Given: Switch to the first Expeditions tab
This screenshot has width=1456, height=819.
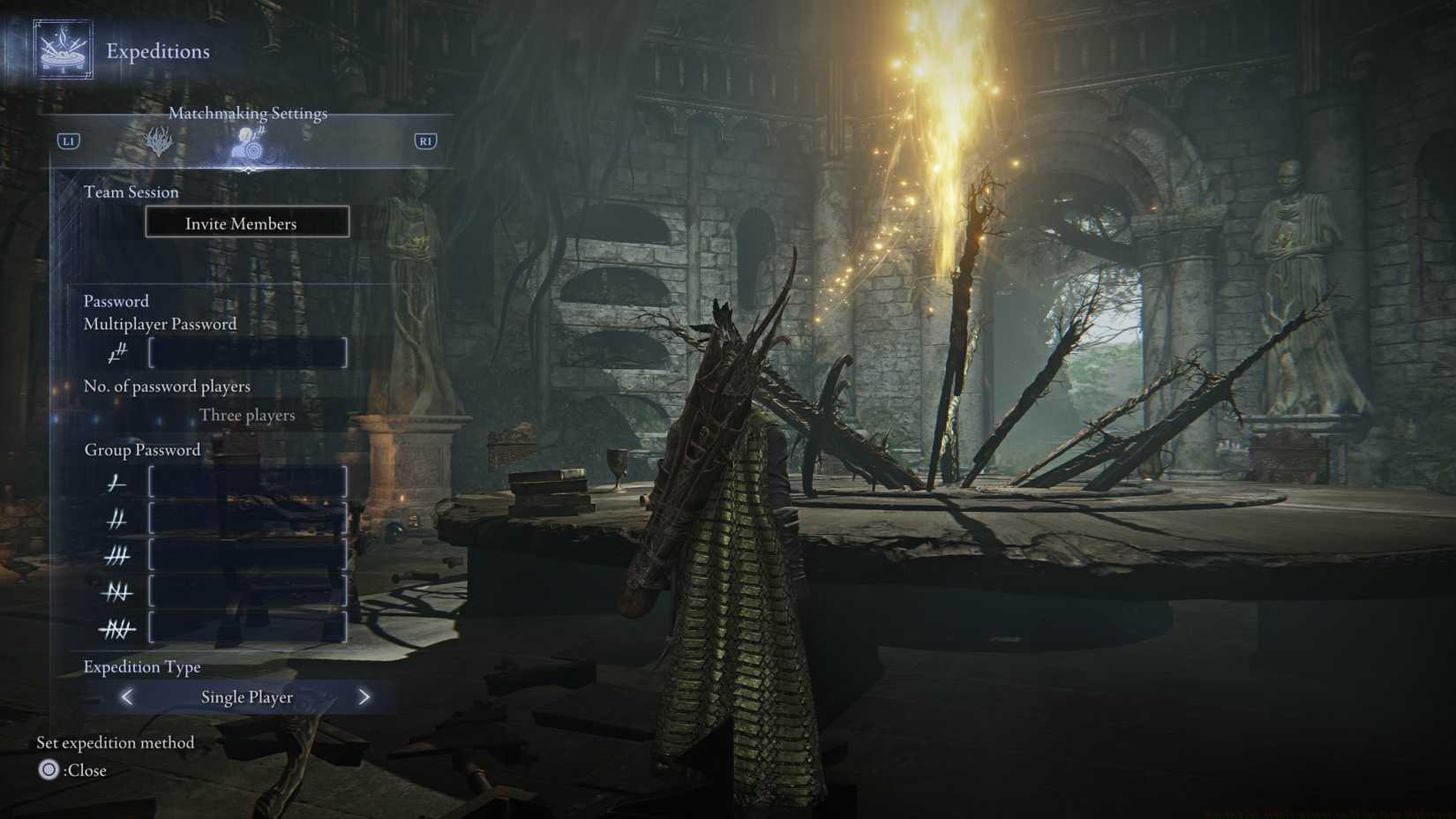Looking at the screenshot, I should point(161,141).
